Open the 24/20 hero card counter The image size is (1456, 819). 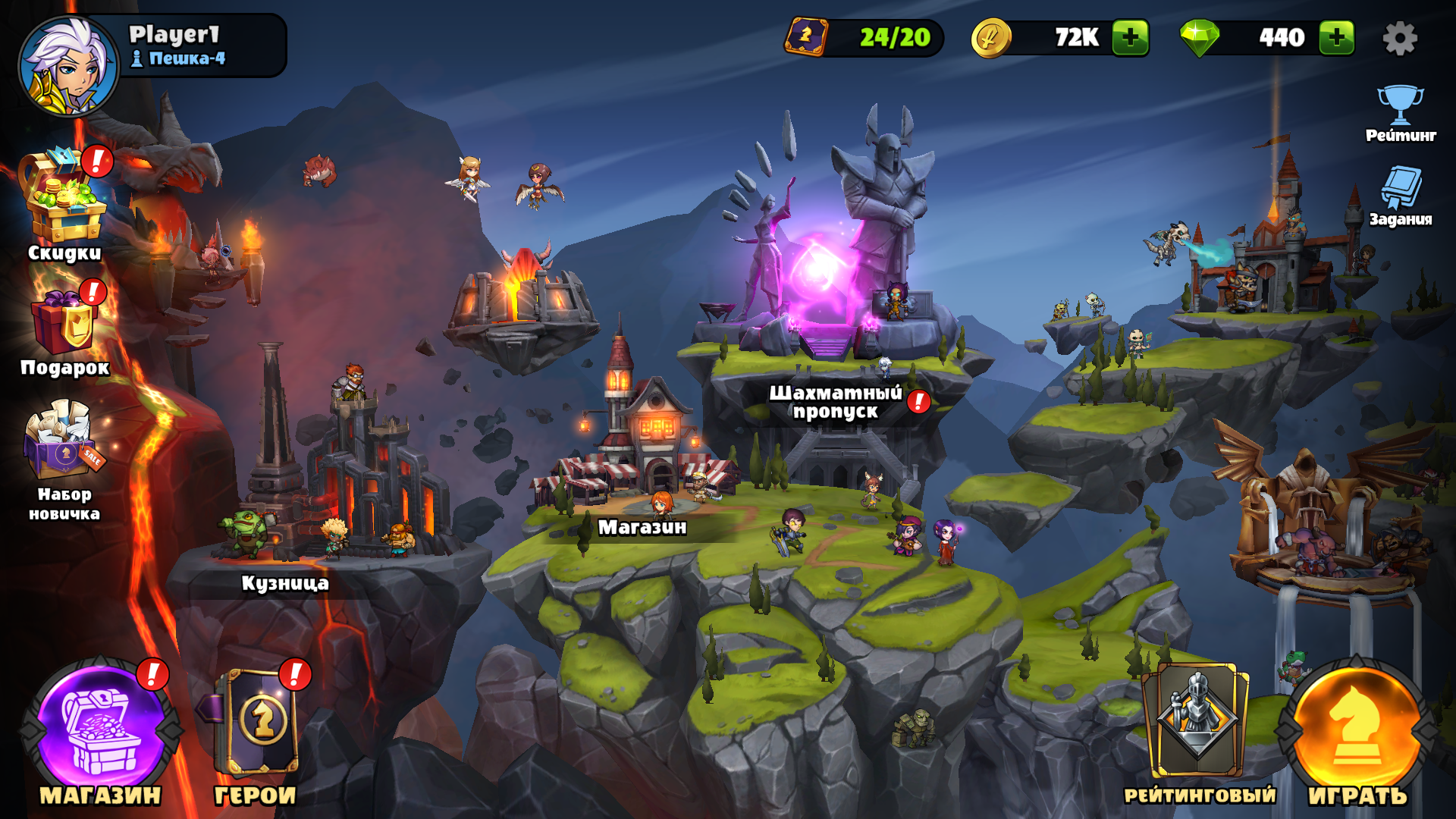tap(864, 37)
